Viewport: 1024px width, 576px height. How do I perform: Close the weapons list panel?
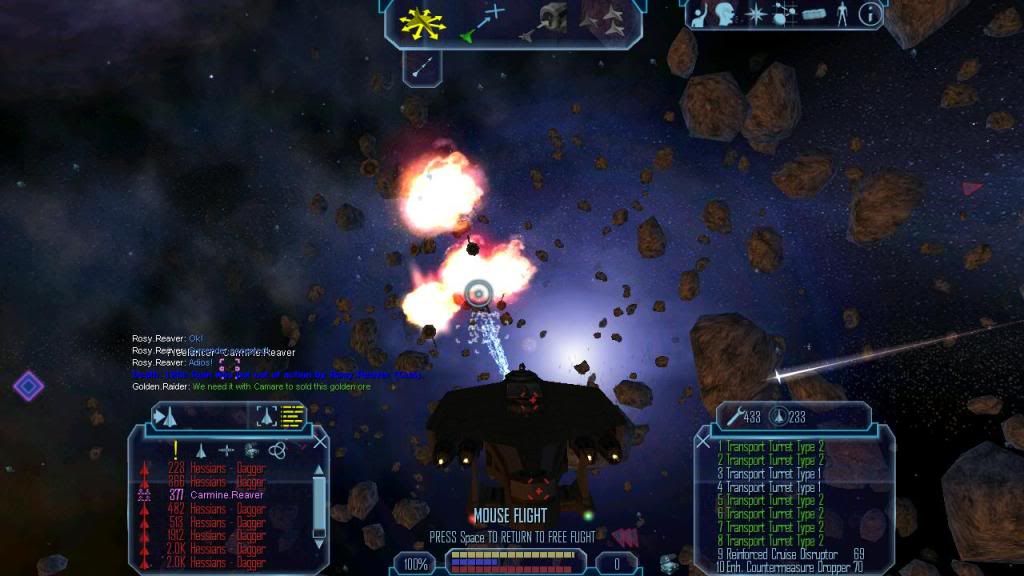[x=703, y=441]
